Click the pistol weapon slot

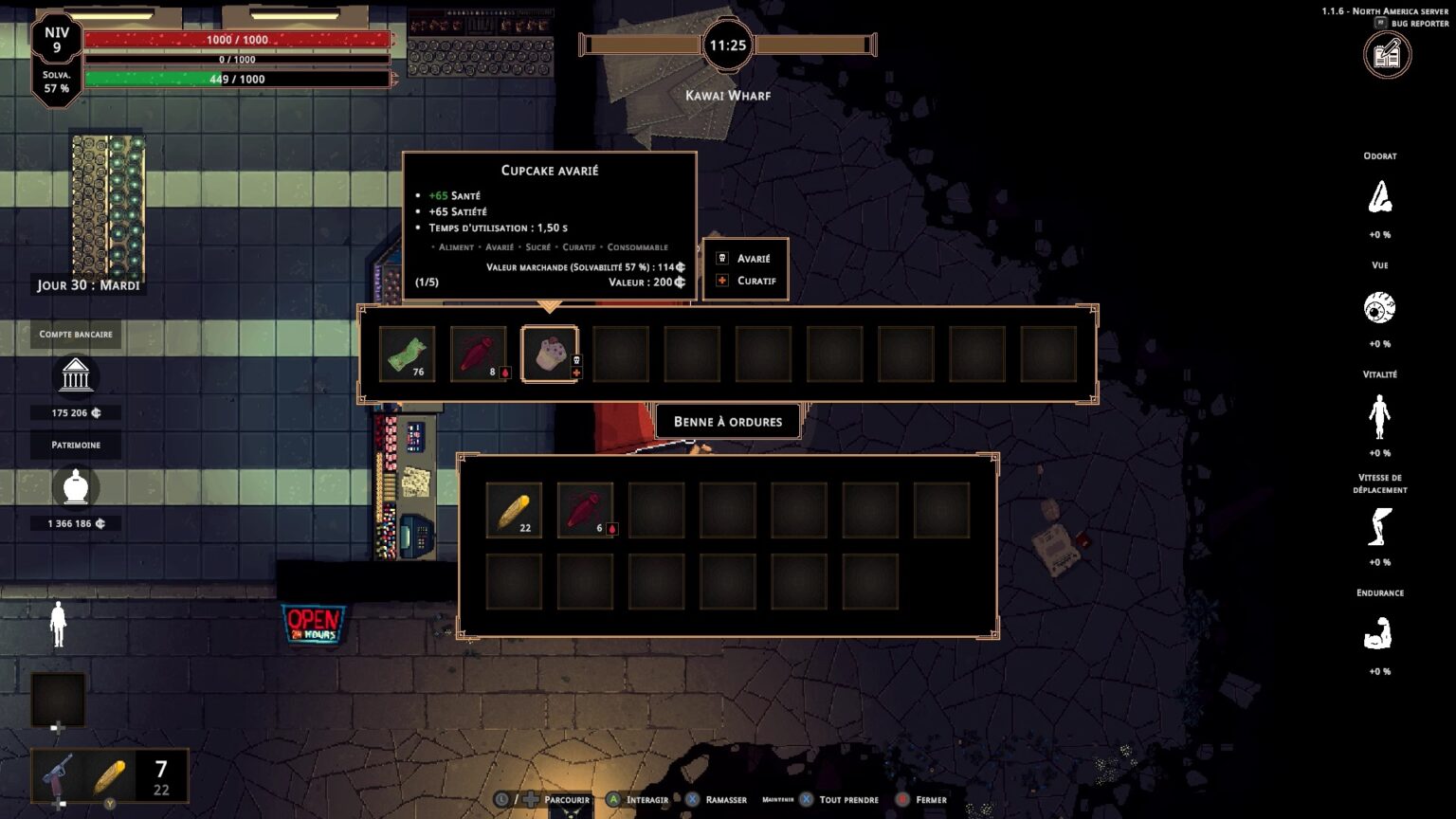click(59, 776)
